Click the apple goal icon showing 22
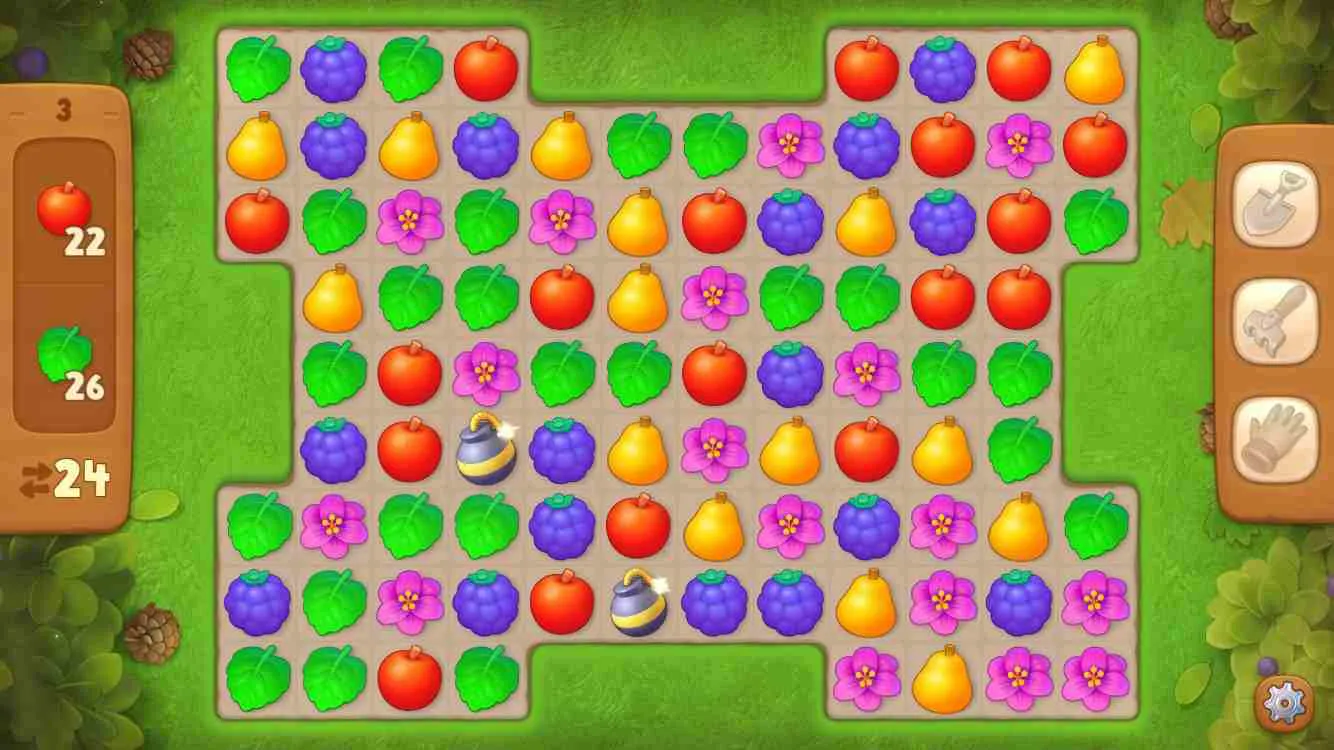 66,203
